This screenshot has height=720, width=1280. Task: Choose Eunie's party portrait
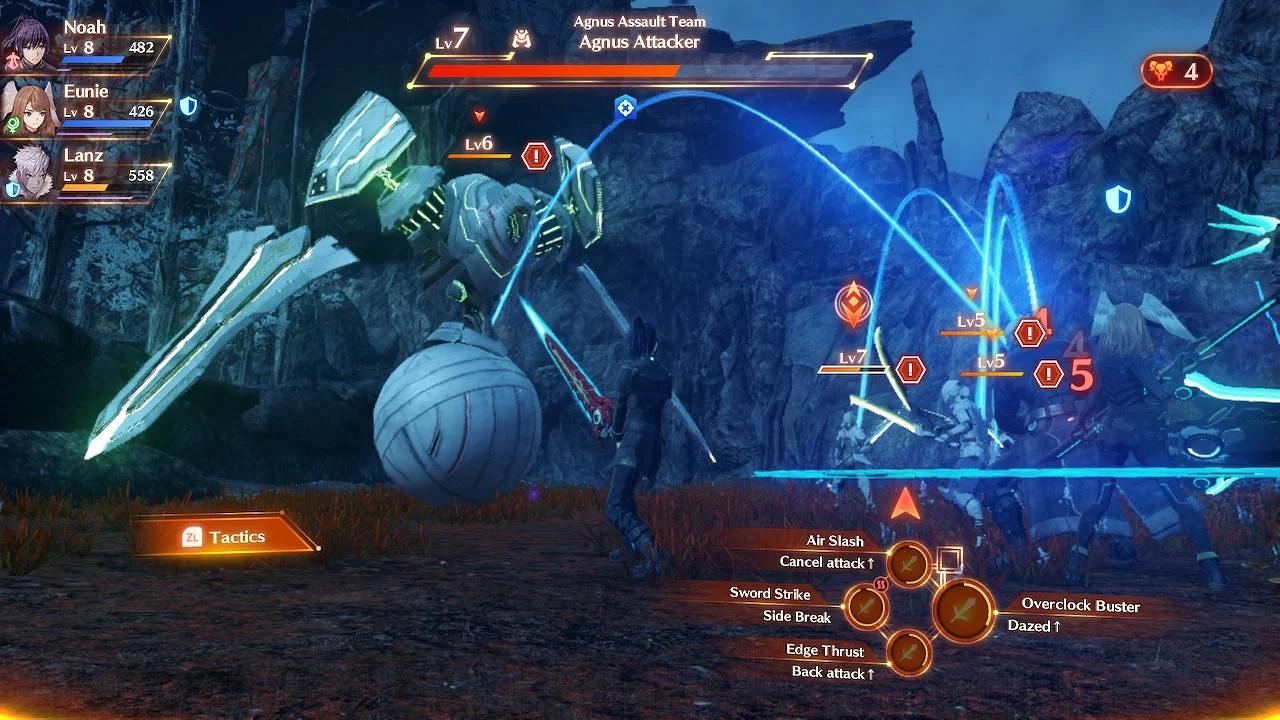[30, 109]
